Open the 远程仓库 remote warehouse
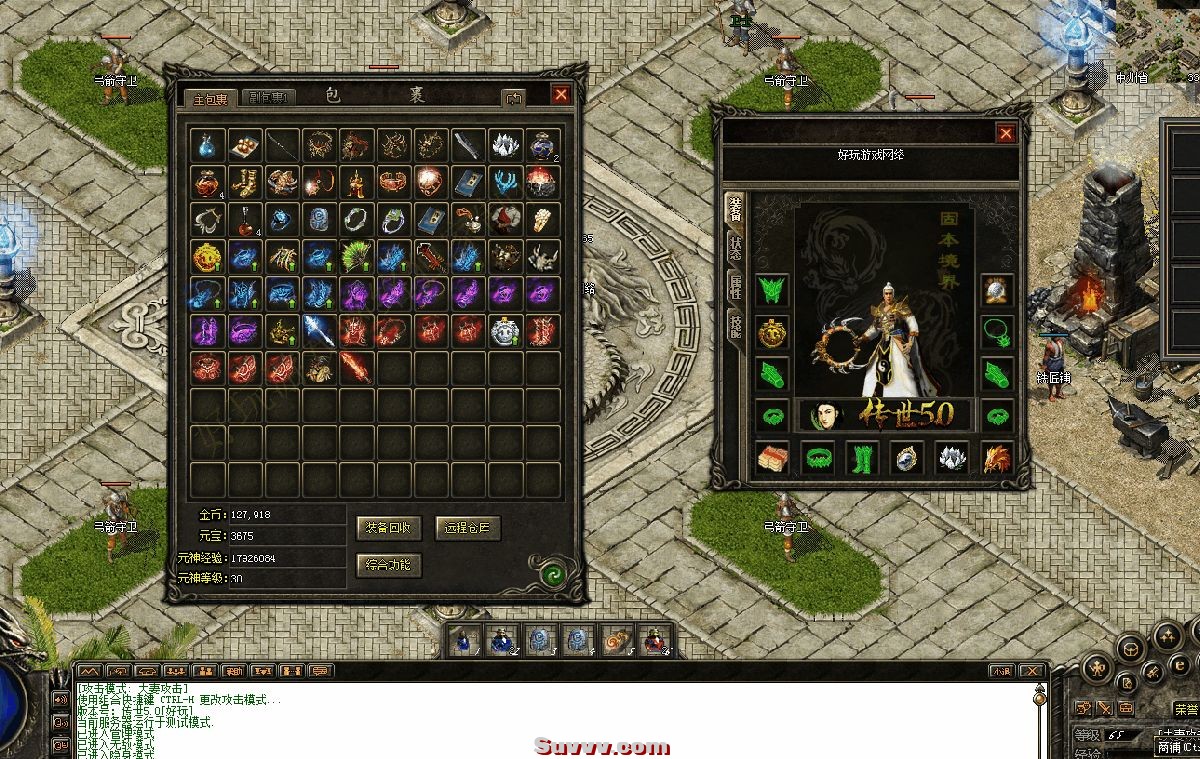 coord(468,528)
